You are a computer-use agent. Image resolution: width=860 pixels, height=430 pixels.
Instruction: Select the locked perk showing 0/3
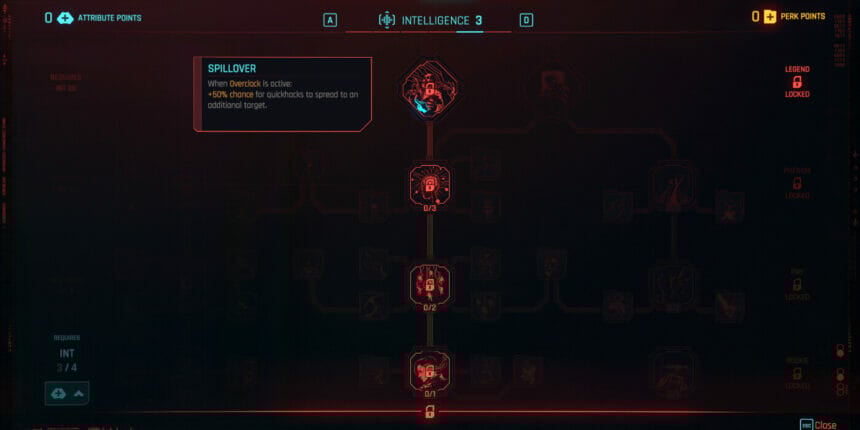[429, 184]
